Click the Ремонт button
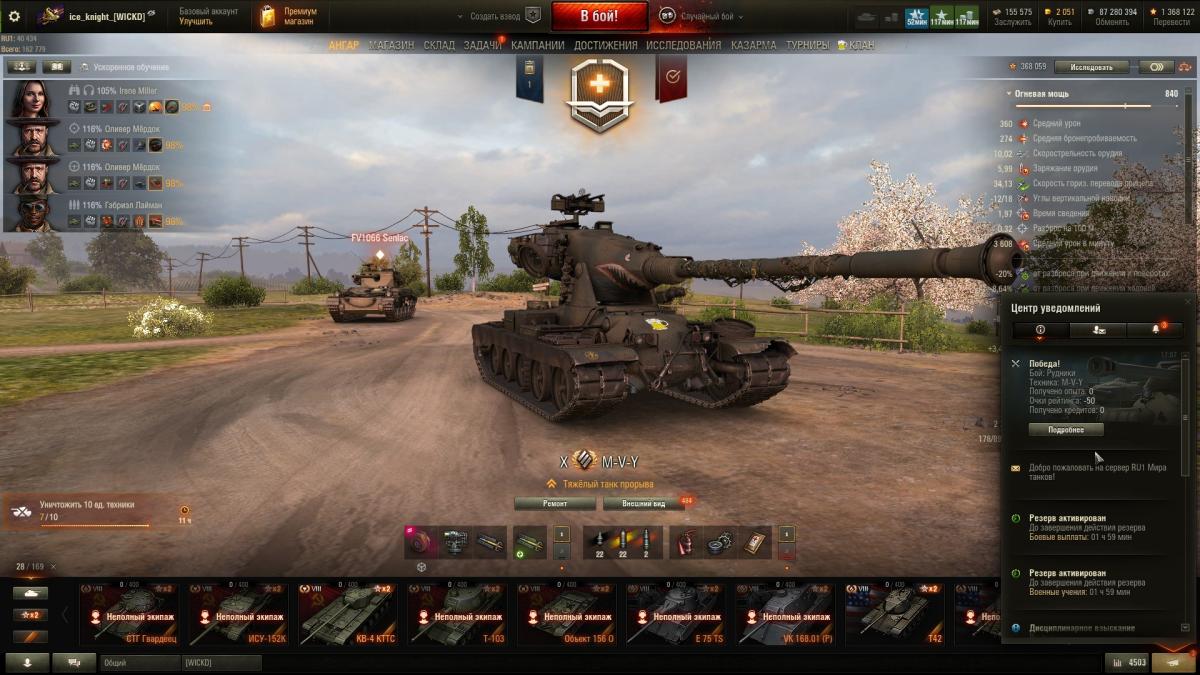 555,504
